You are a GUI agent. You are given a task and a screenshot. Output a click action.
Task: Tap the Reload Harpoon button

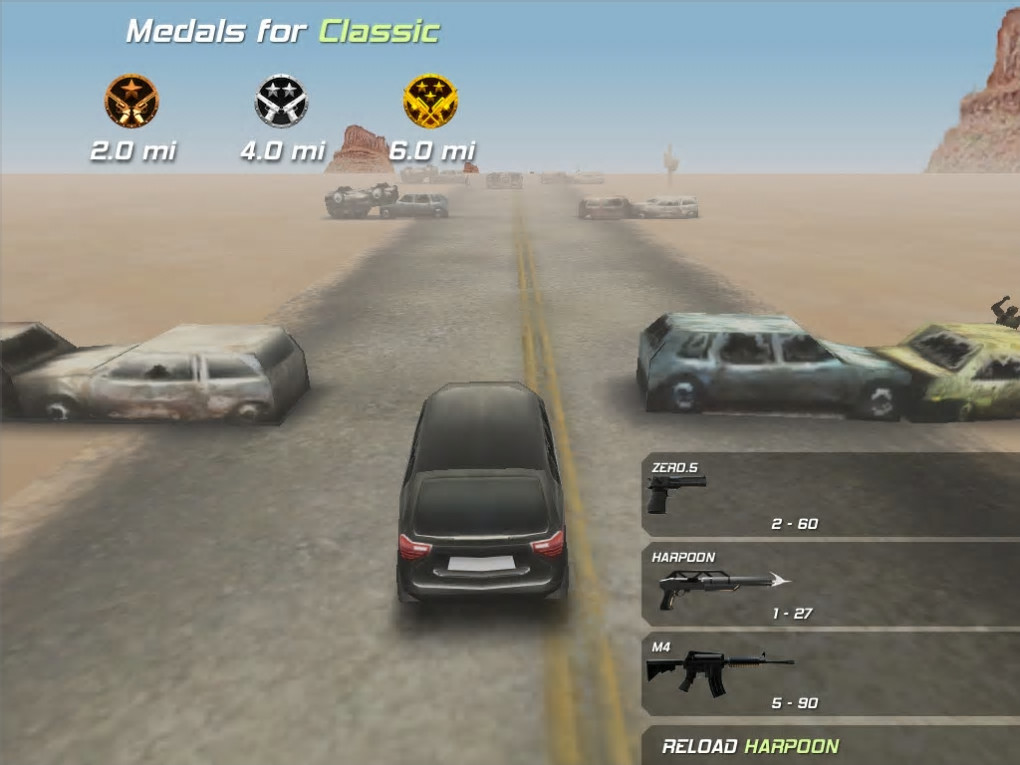[x=830, y=746]
